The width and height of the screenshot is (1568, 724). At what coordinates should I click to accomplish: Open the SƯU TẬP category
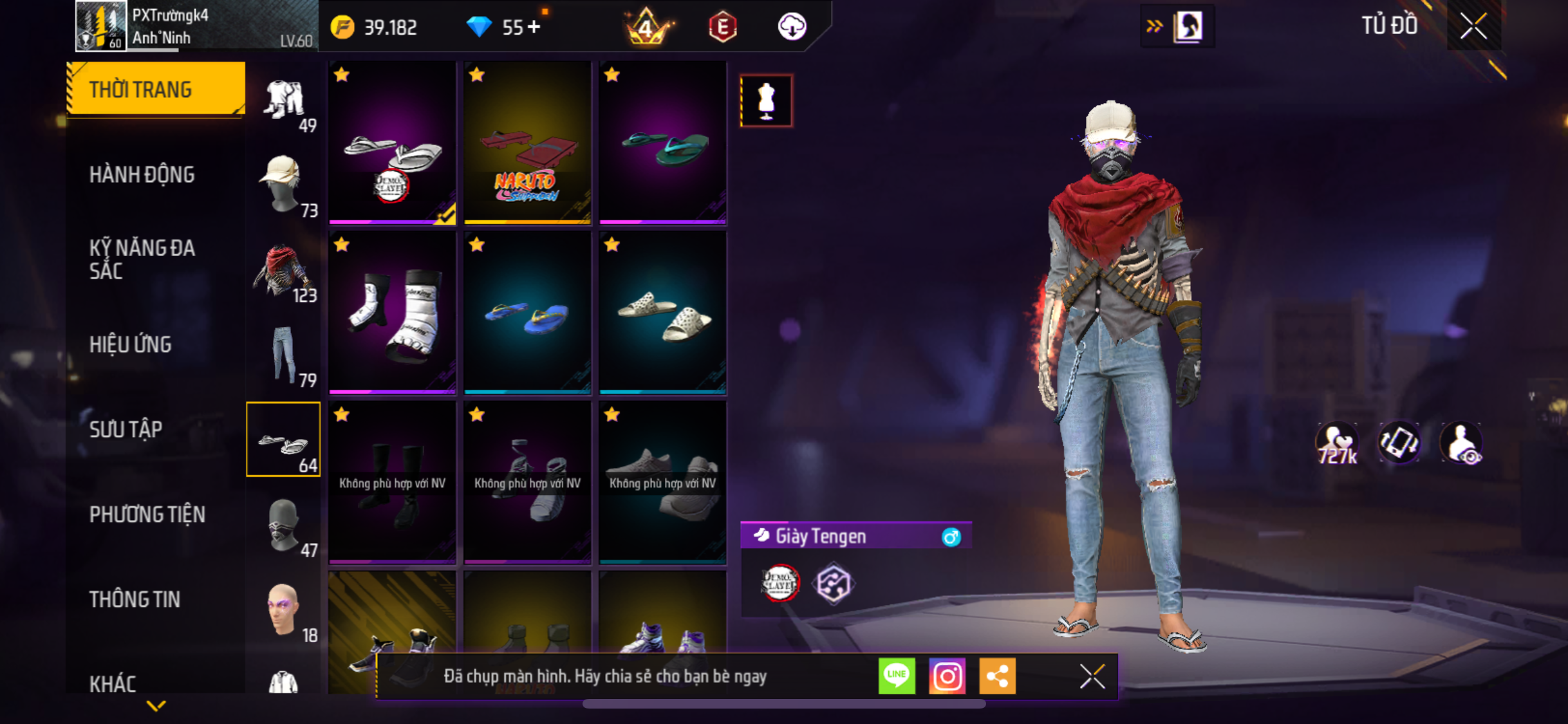[x=126, y=429]
